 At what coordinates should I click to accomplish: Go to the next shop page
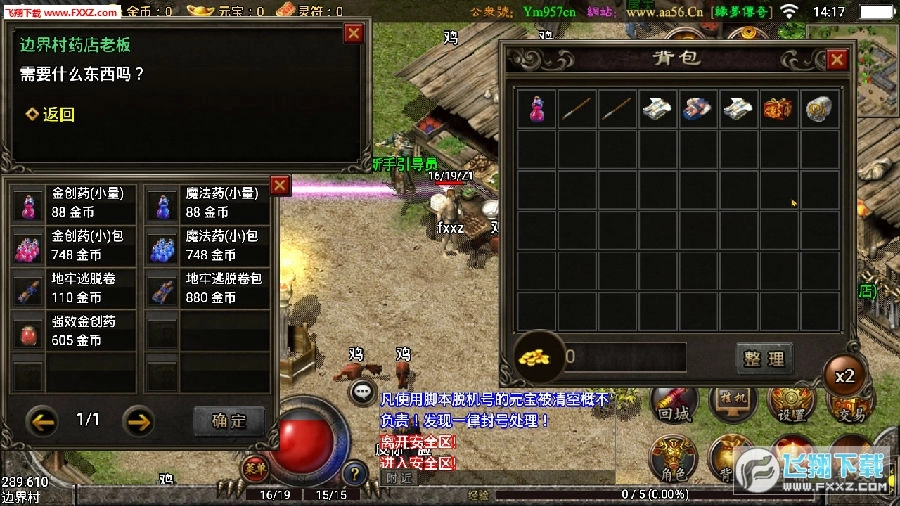[138, 420]
